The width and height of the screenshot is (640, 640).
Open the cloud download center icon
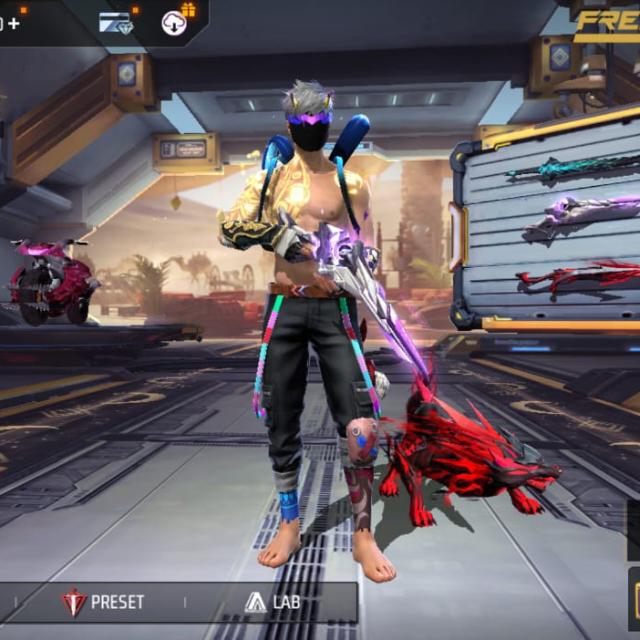coord(175,23)
